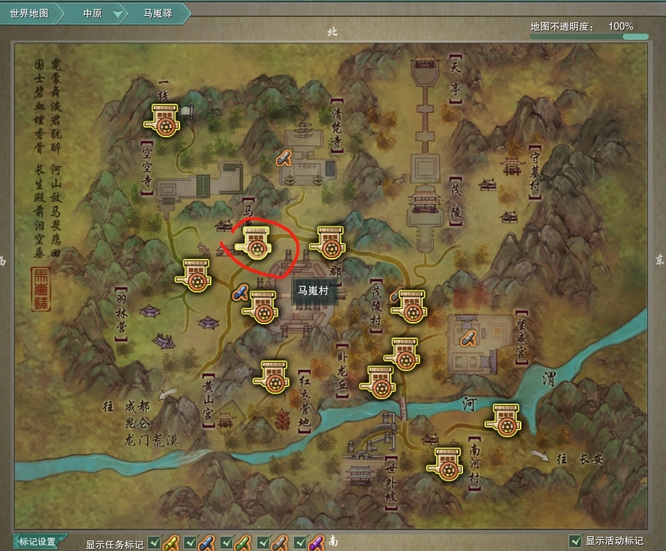Click the red-circled carriage marker

pos(255,243)
